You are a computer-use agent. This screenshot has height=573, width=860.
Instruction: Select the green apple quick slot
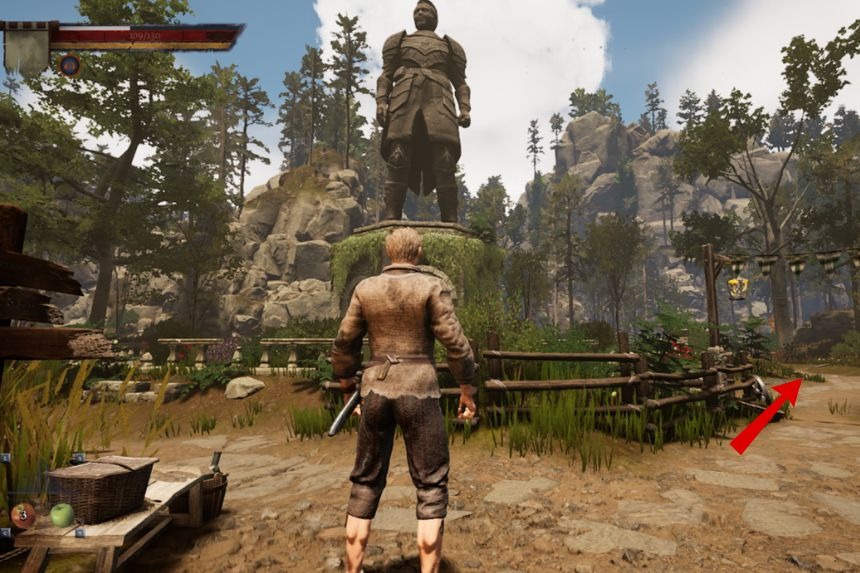pos(62,514)
